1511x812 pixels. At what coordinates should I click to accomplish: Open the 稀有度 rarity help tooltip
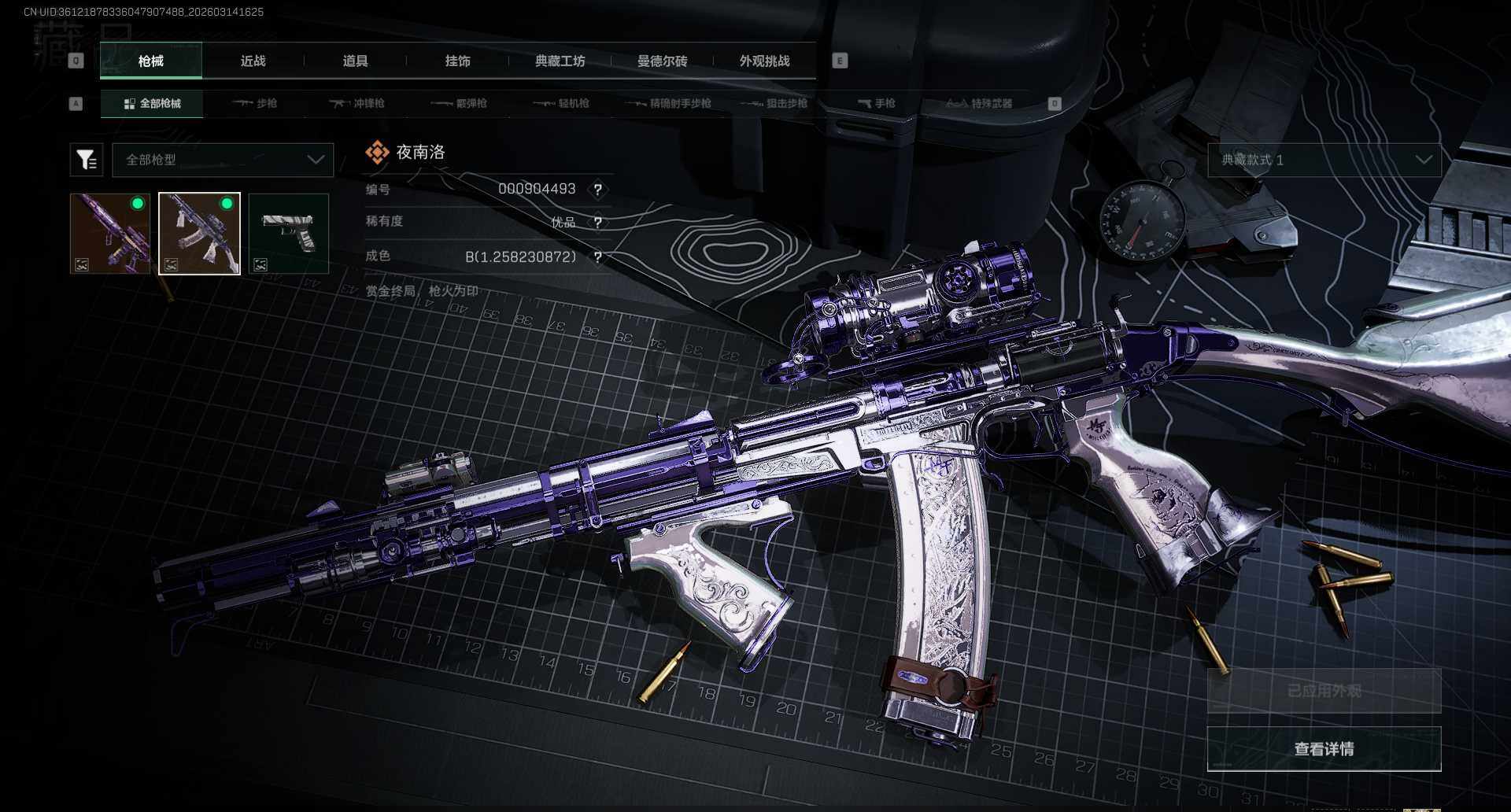pos(598,223)
